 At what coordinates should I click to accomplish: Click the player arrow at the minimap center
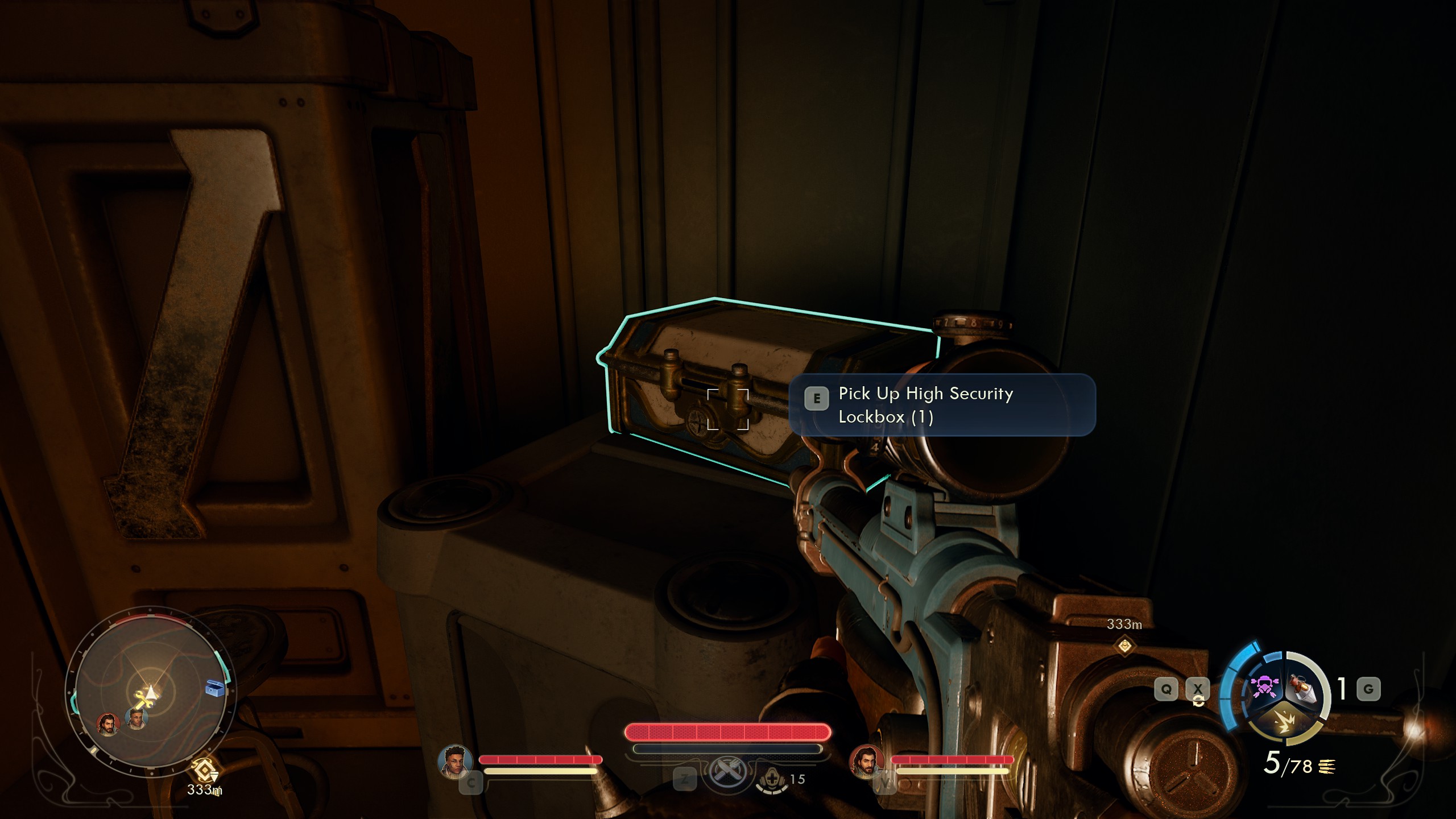pos(151,692)
